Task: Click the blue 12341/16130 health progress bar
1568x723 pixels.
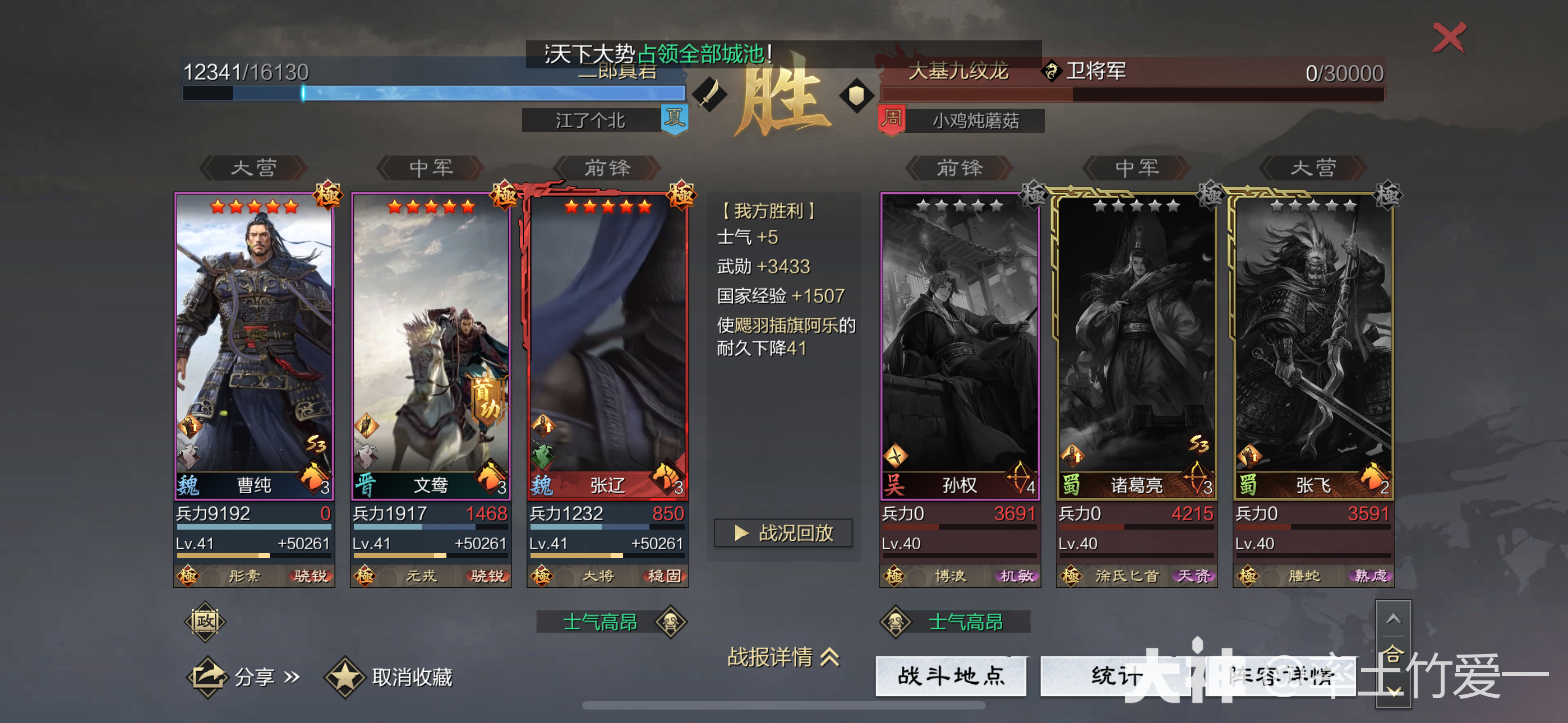Action: tap(435, 92)
